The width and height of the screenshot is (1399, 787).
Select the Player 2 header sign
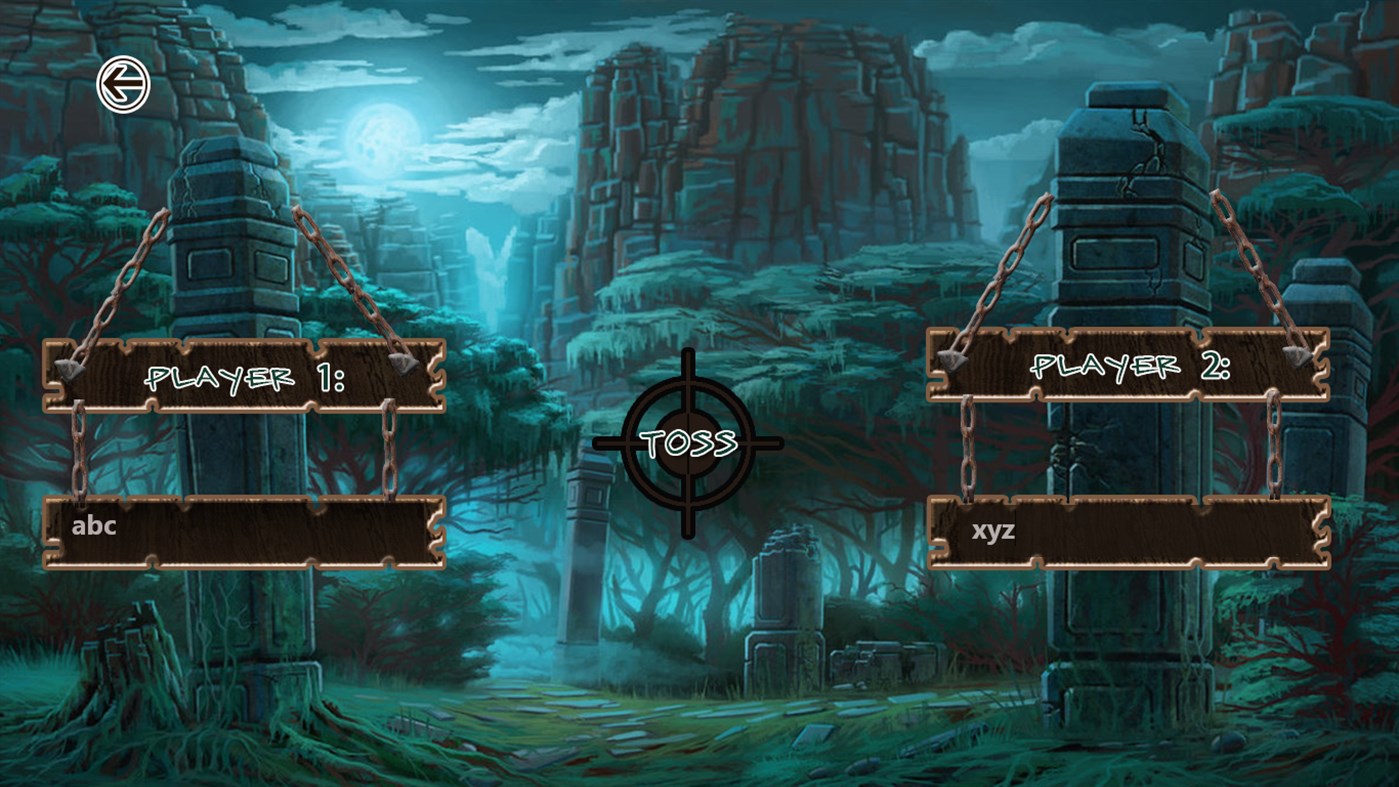point(1125,367)
